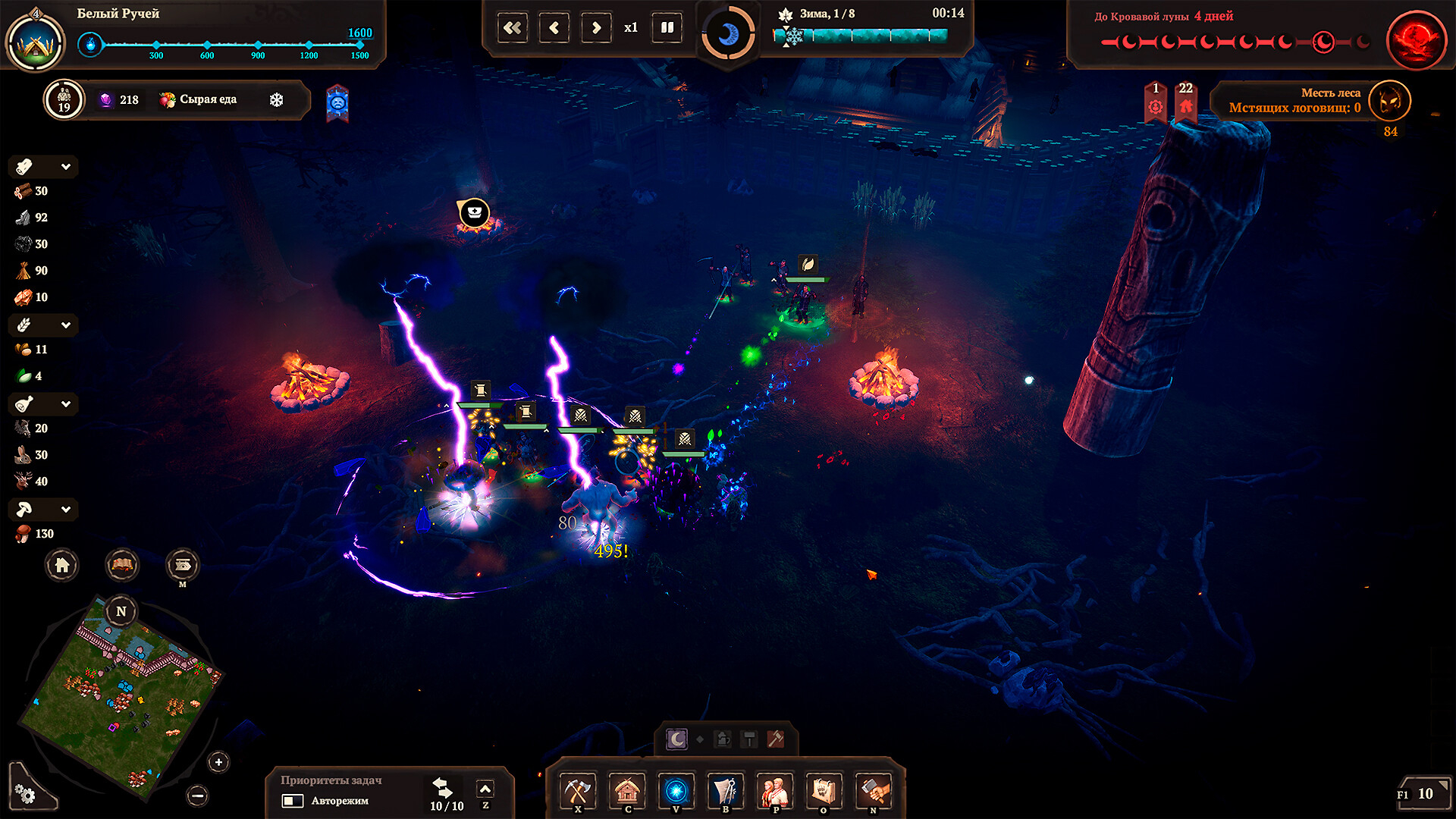Open settings via the gears icon
Viewport: 1456px width, 819px height.
26,793
